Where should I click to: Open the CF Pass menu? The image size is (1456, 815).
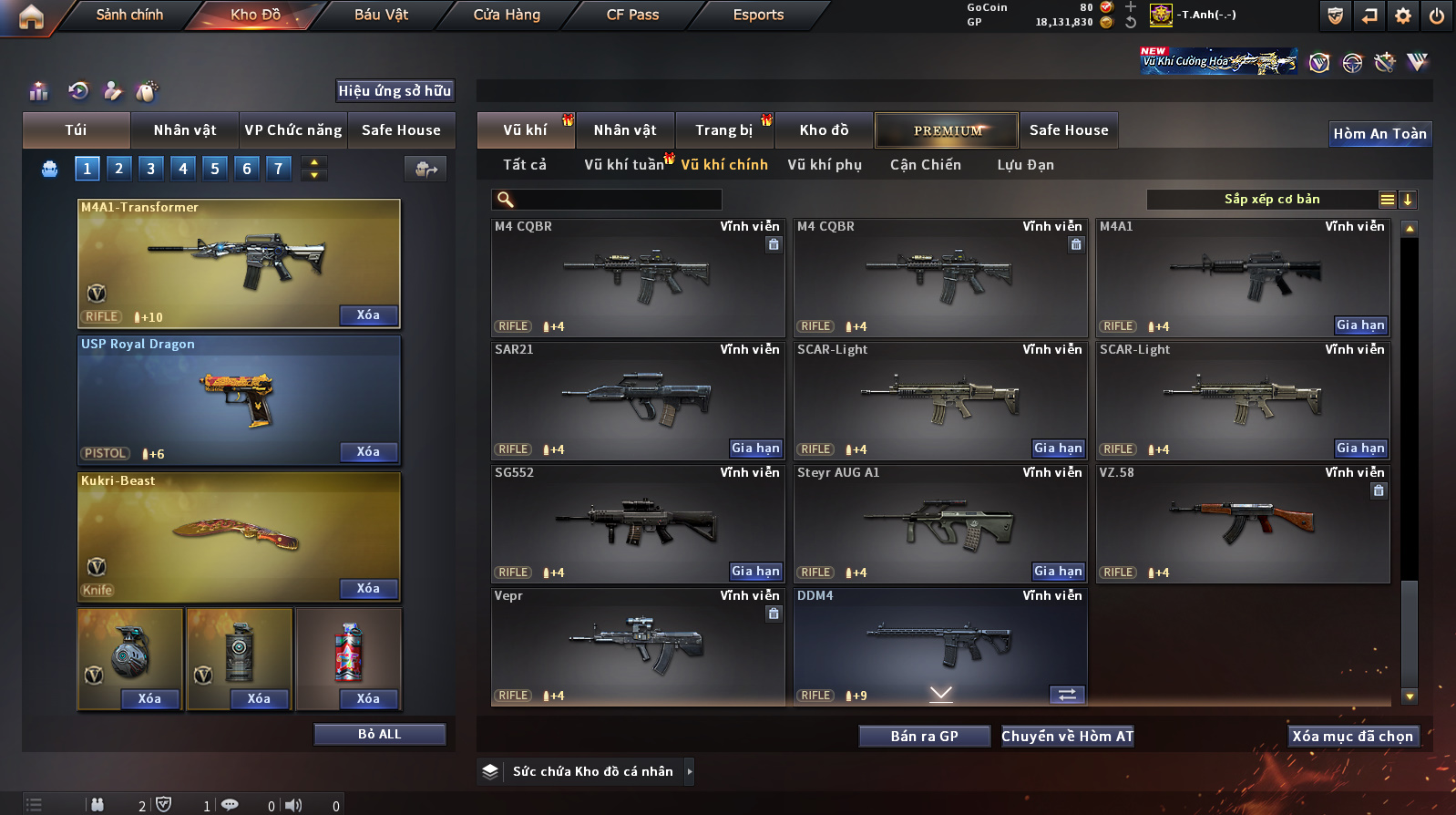click(x=632, y=15)
